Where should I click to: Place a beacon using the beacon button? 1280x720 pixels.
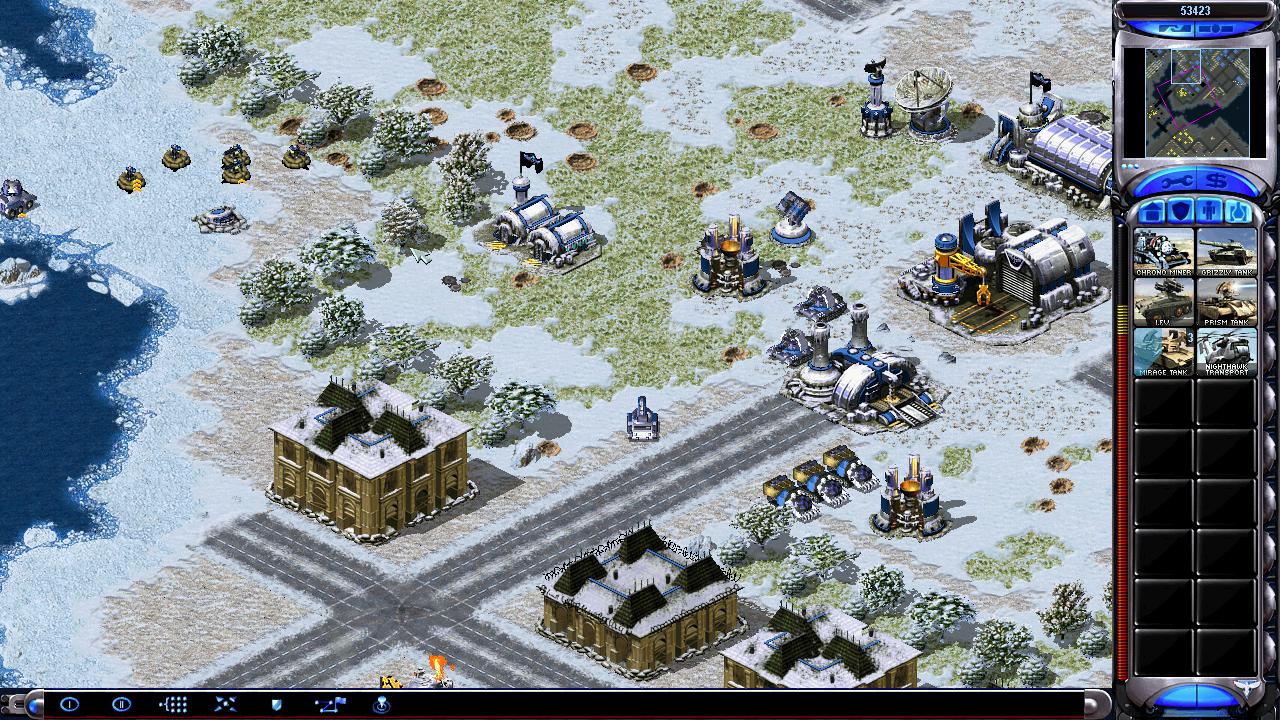[381, 704]
